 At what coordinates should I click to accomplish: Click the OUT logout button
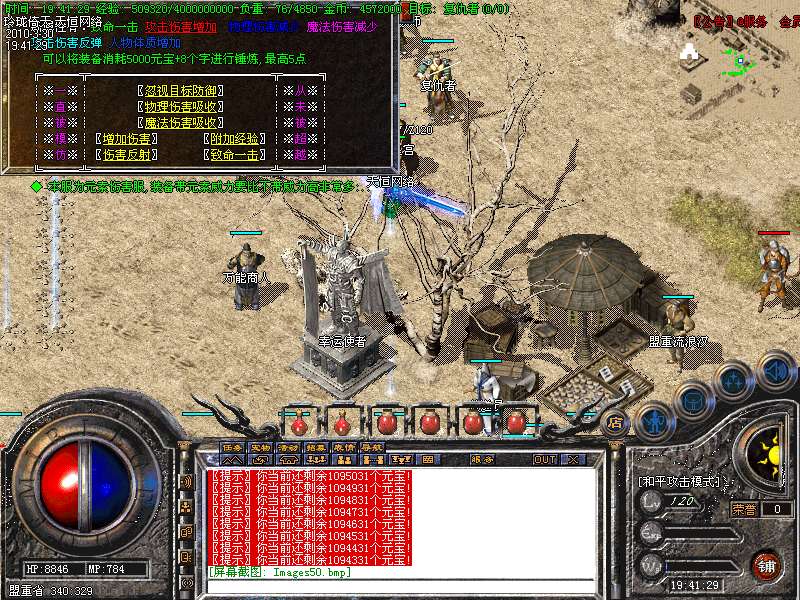tap(544, 460)
